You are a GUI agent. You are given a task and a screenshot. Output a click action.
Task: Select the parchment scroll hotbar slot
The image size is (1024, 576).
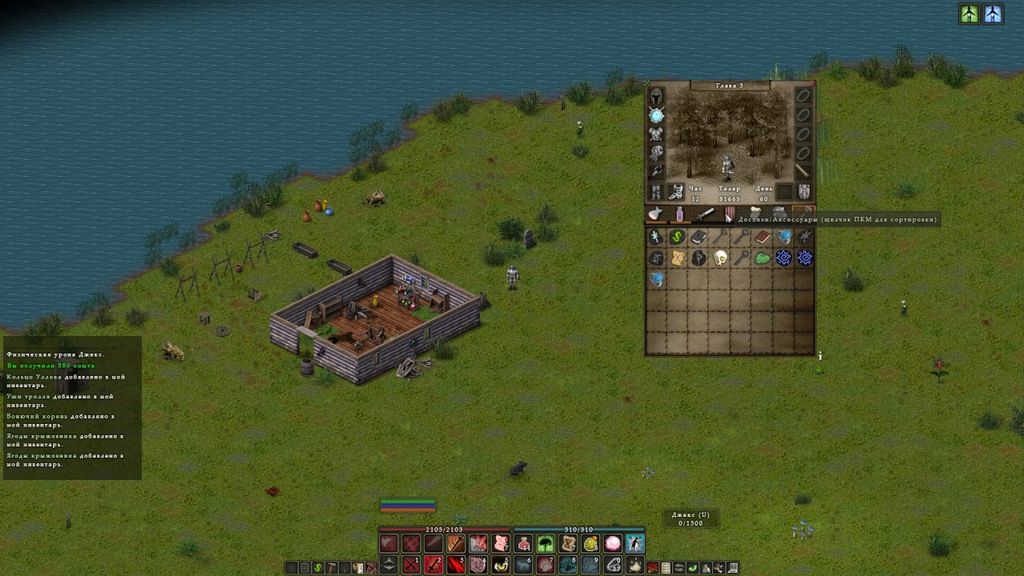pos(568,543)
